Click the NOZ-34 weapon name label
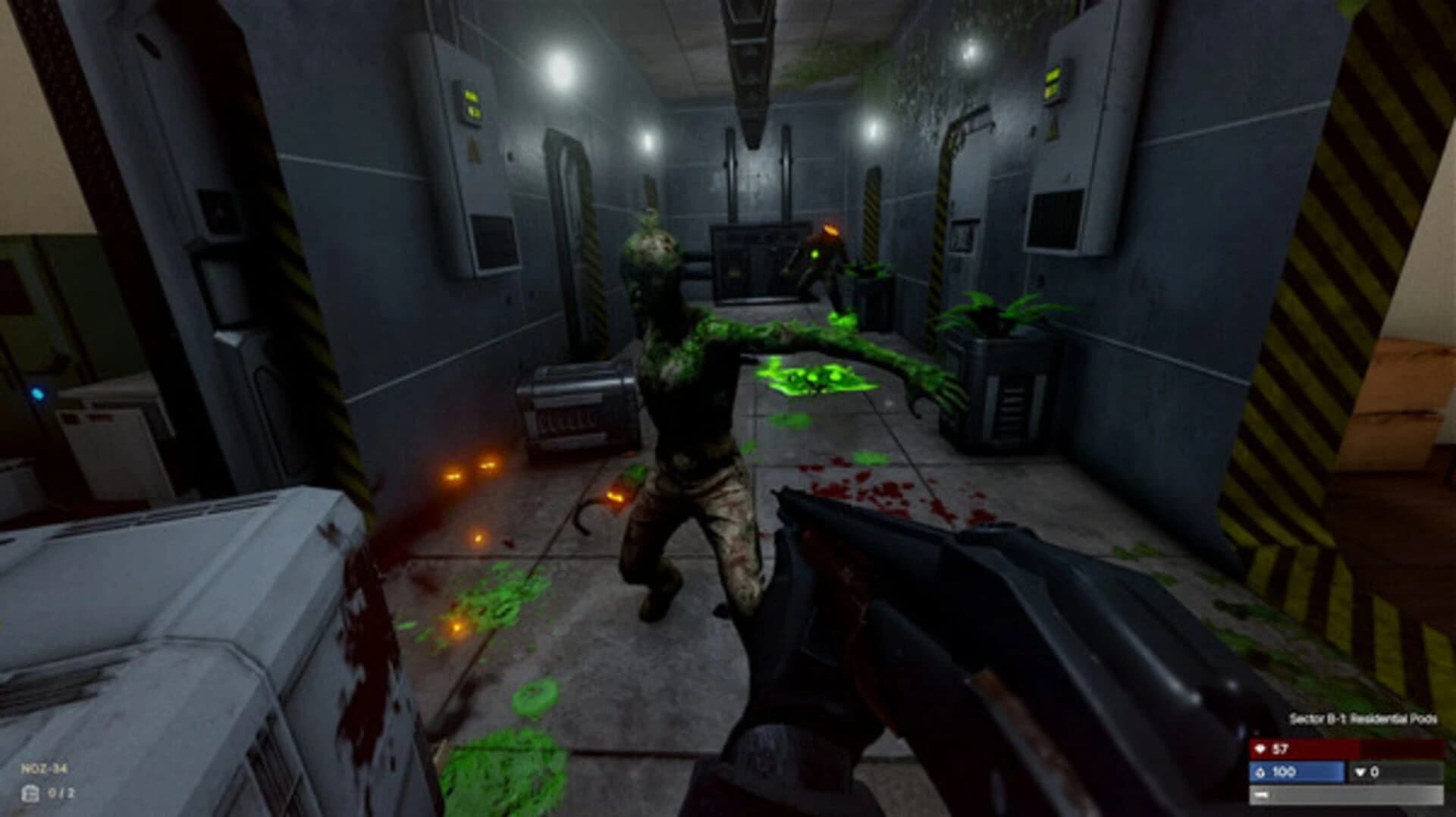Image resolution: width=1456 pixels, height=817 pixels. (x=44, y=769)
